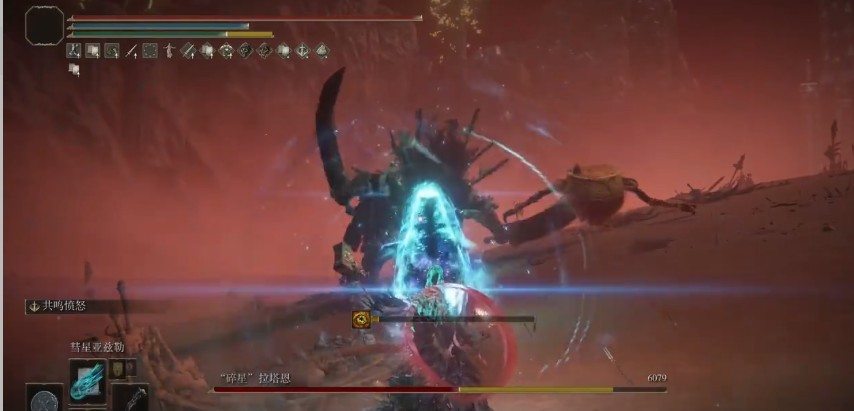Click the golden summon icon by the ally health bar
This screenshot has height=411, width=854.
click(x=361, y=320)
